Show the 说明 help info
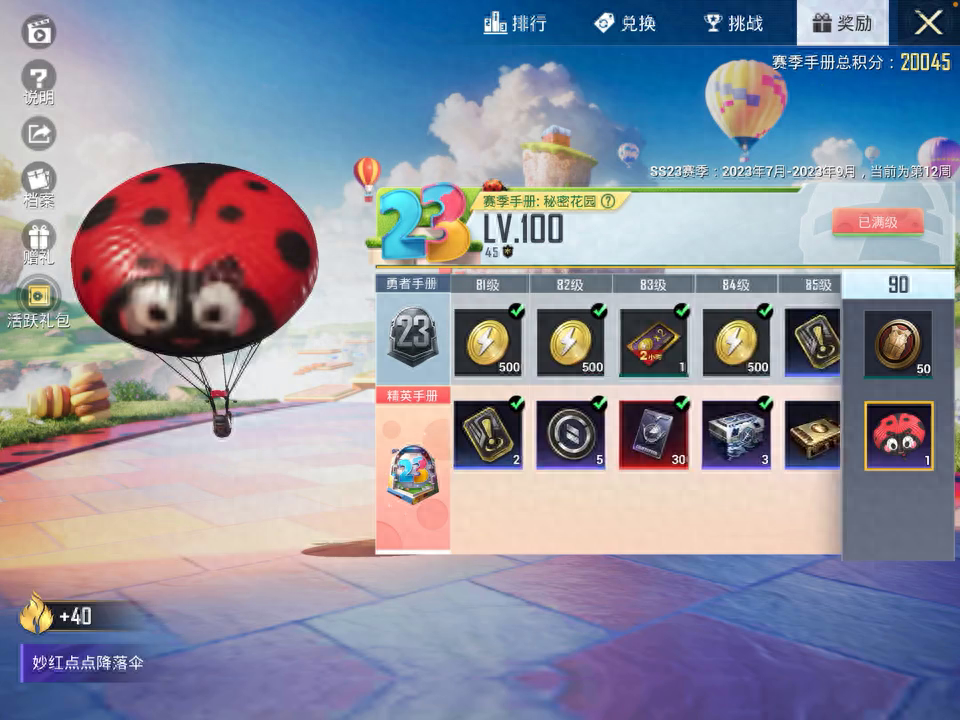 click(x=39, y=82)
